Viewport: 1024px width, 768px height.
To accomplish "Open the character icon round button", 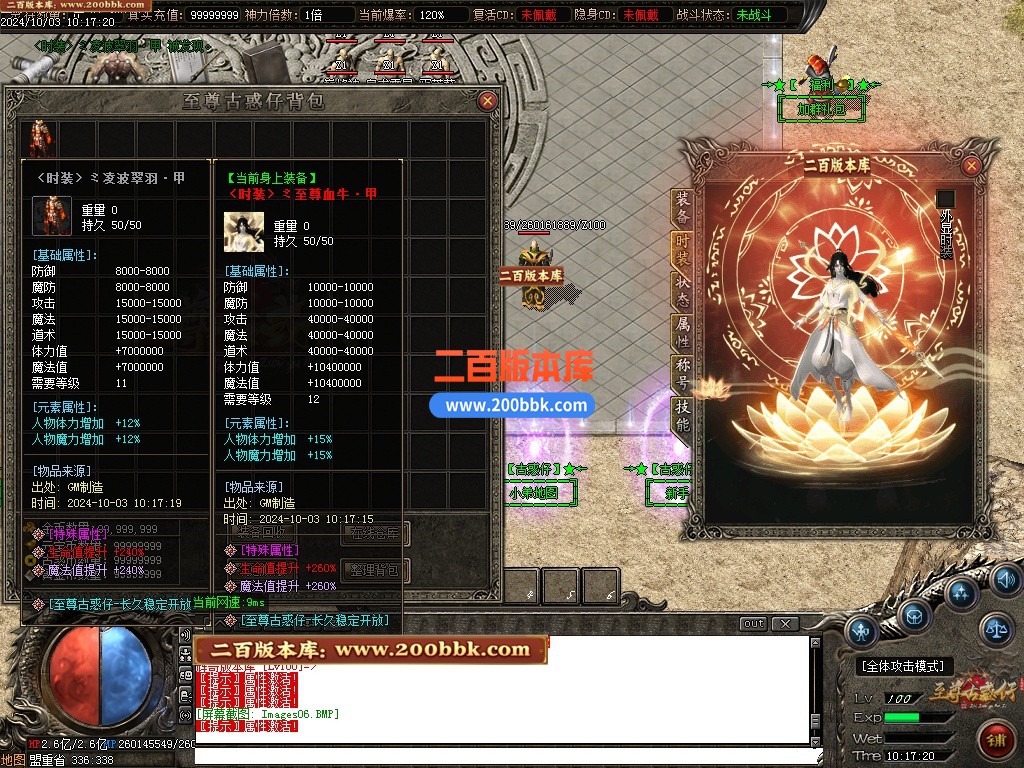I will (861, 631).
